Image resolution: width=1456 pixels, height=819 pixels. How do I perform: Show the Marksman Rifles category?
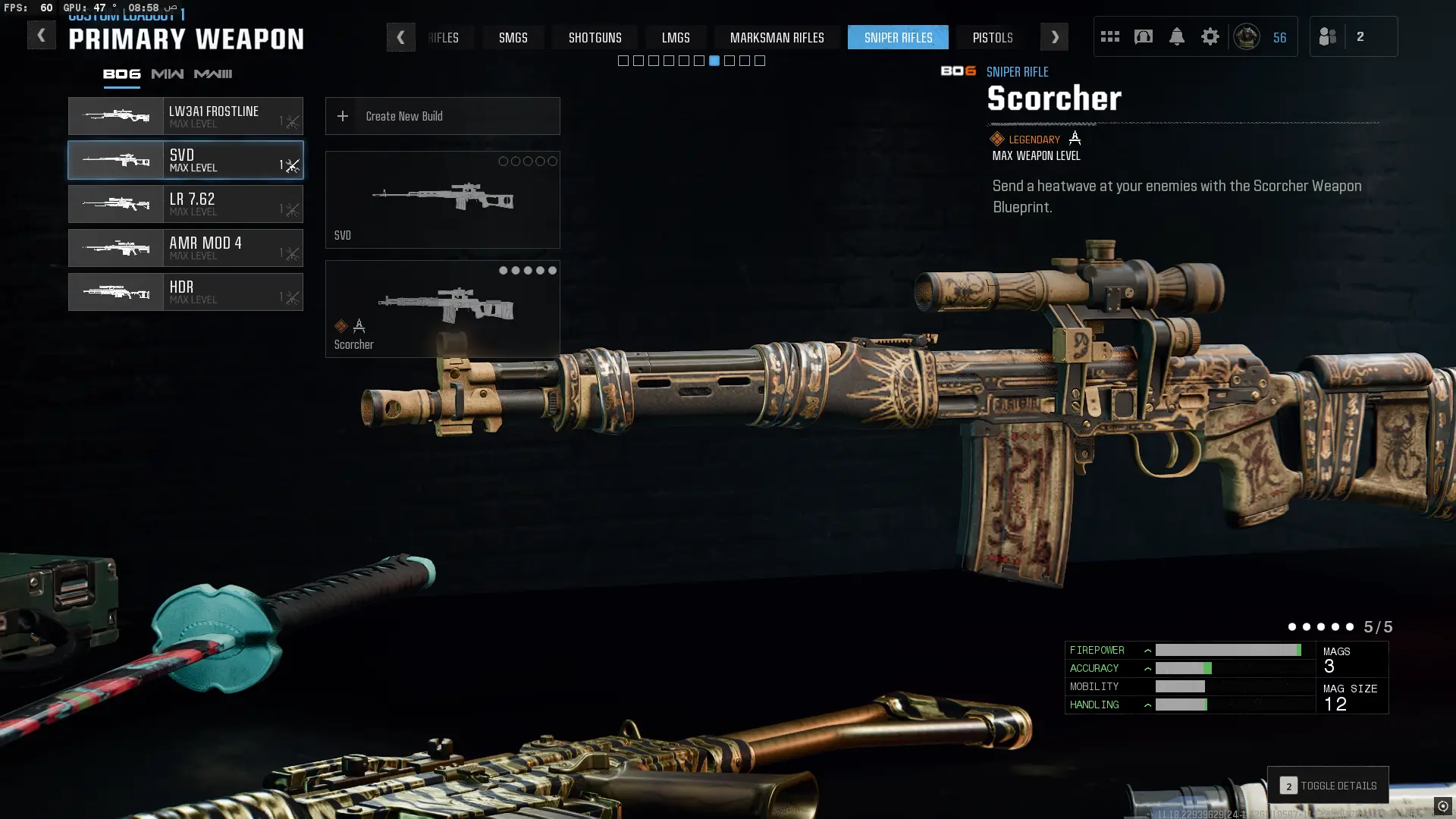click(777, 37)
